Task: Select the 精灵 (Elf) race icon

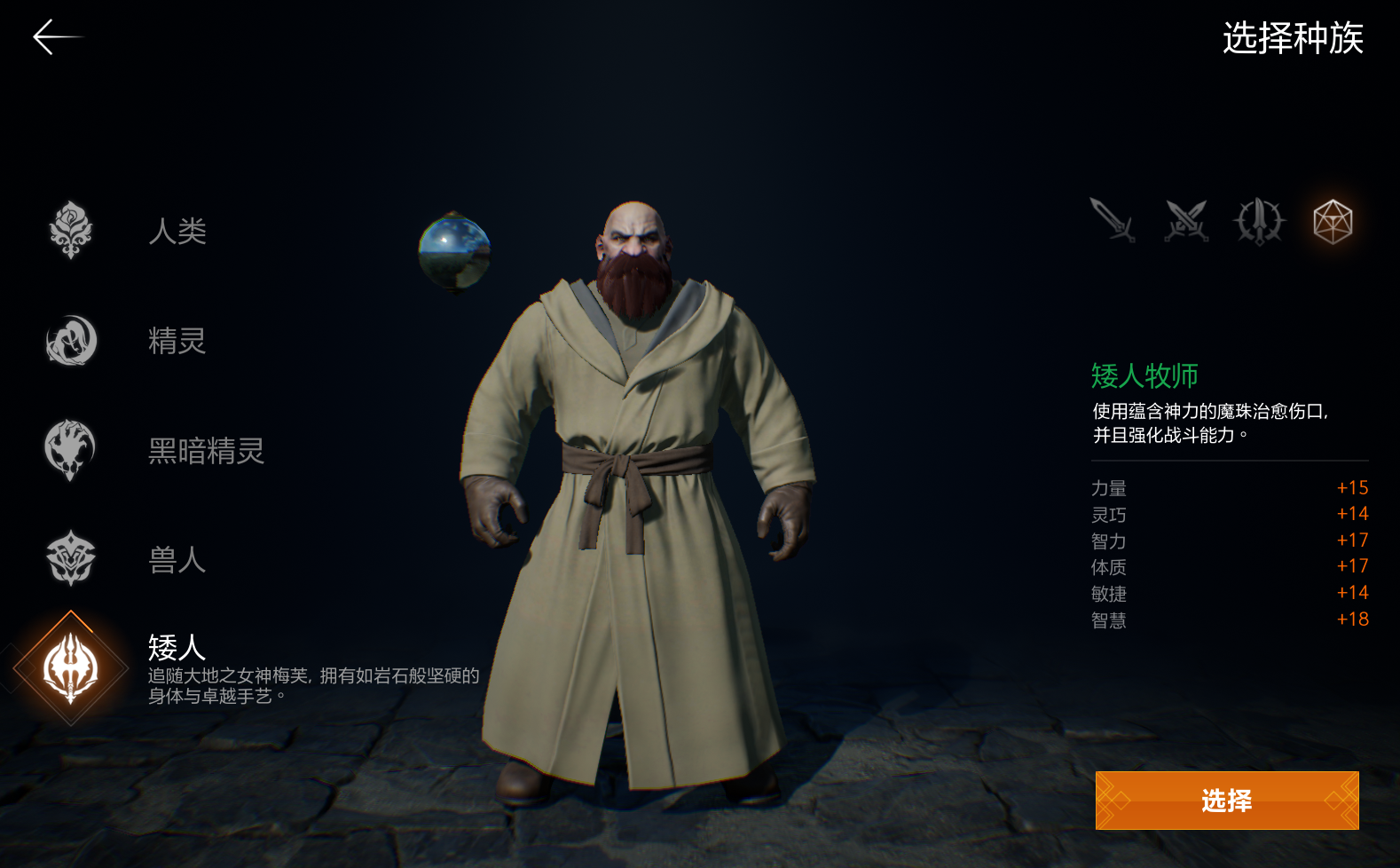Action: pyautogui.click(x=71, y=341)
